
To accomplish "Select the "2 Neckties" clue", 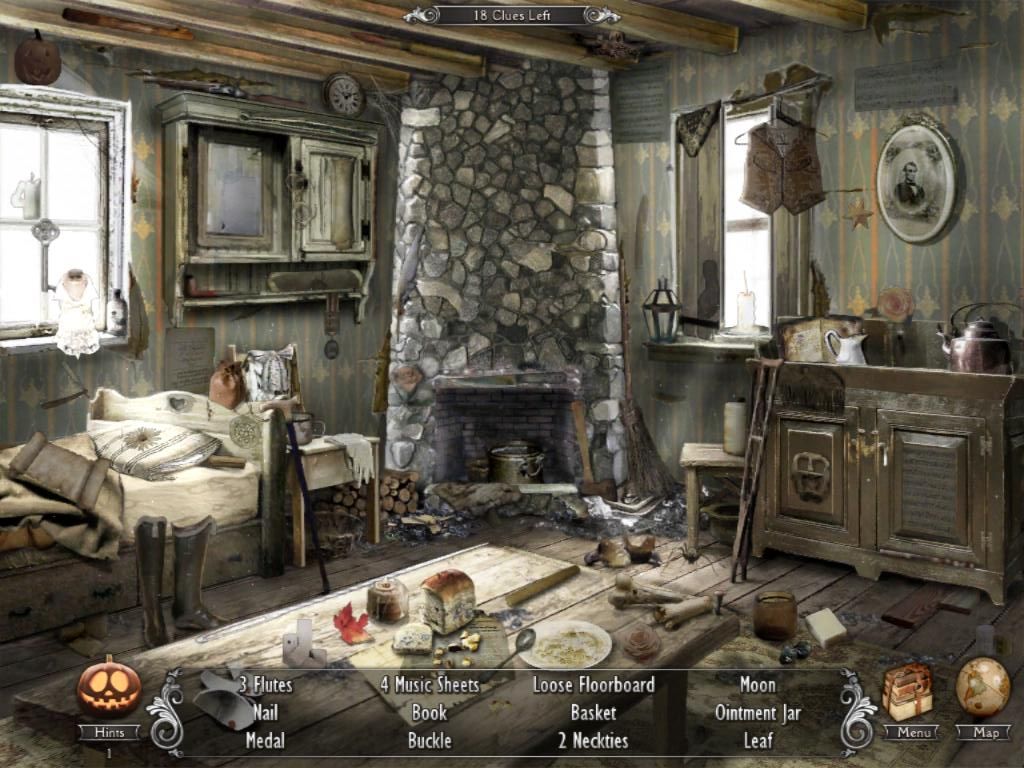I will click(x=593, y=741).
